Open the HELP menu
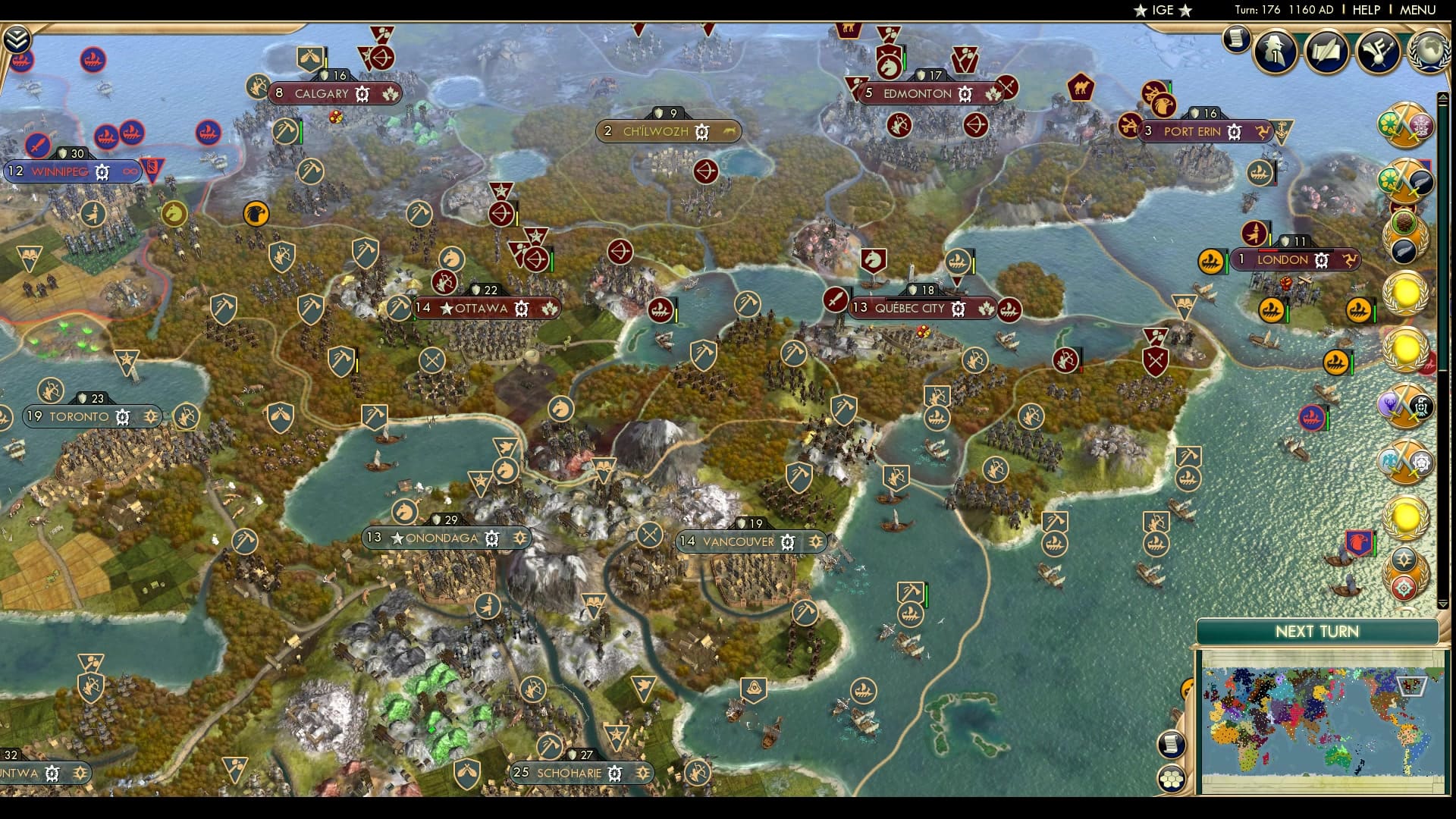The image size is (1456, 819). click(x=1367, y=11)
